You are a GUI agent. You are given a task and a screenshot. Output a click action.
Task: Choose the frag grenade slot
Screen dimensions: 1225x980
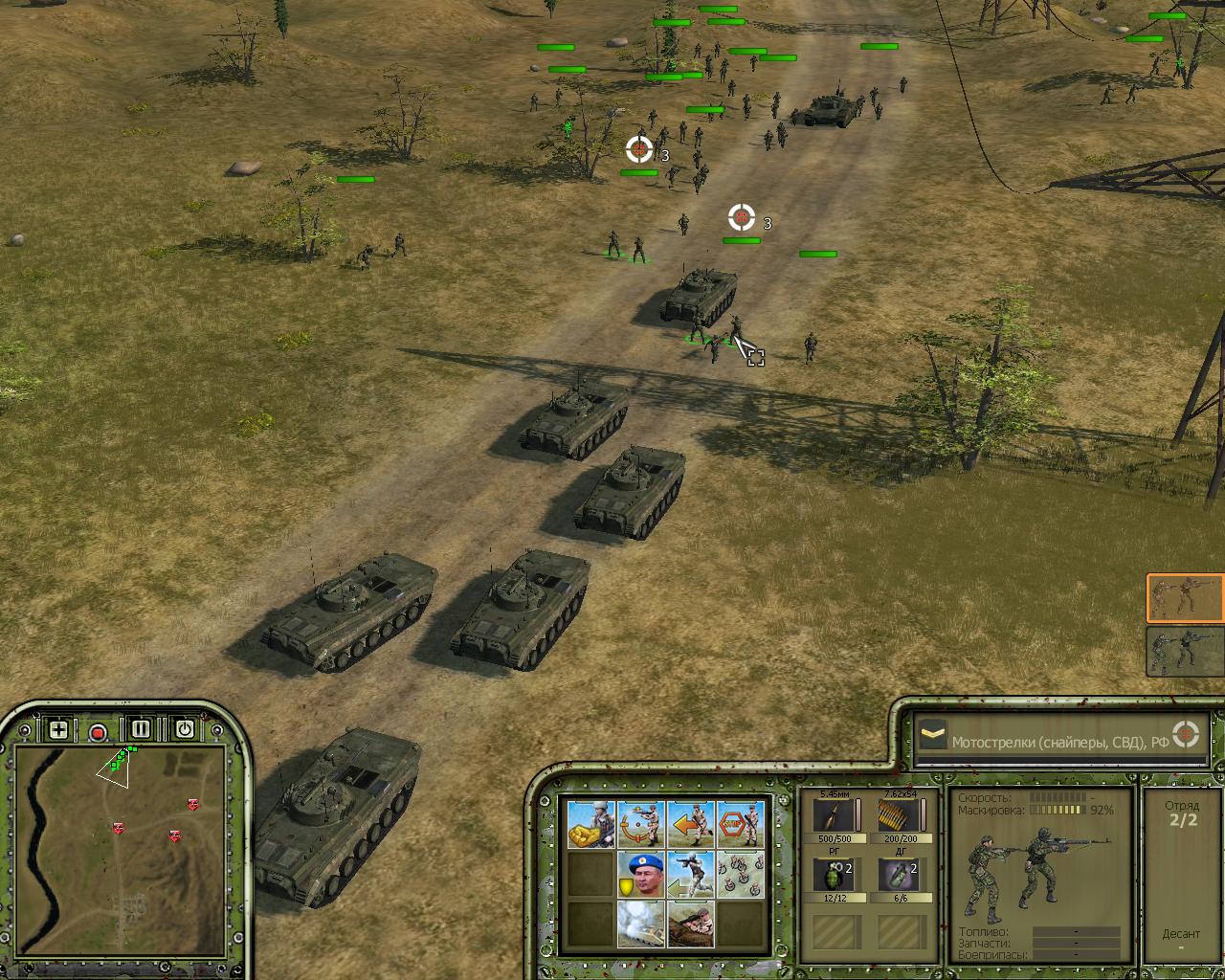coord(834,875)
